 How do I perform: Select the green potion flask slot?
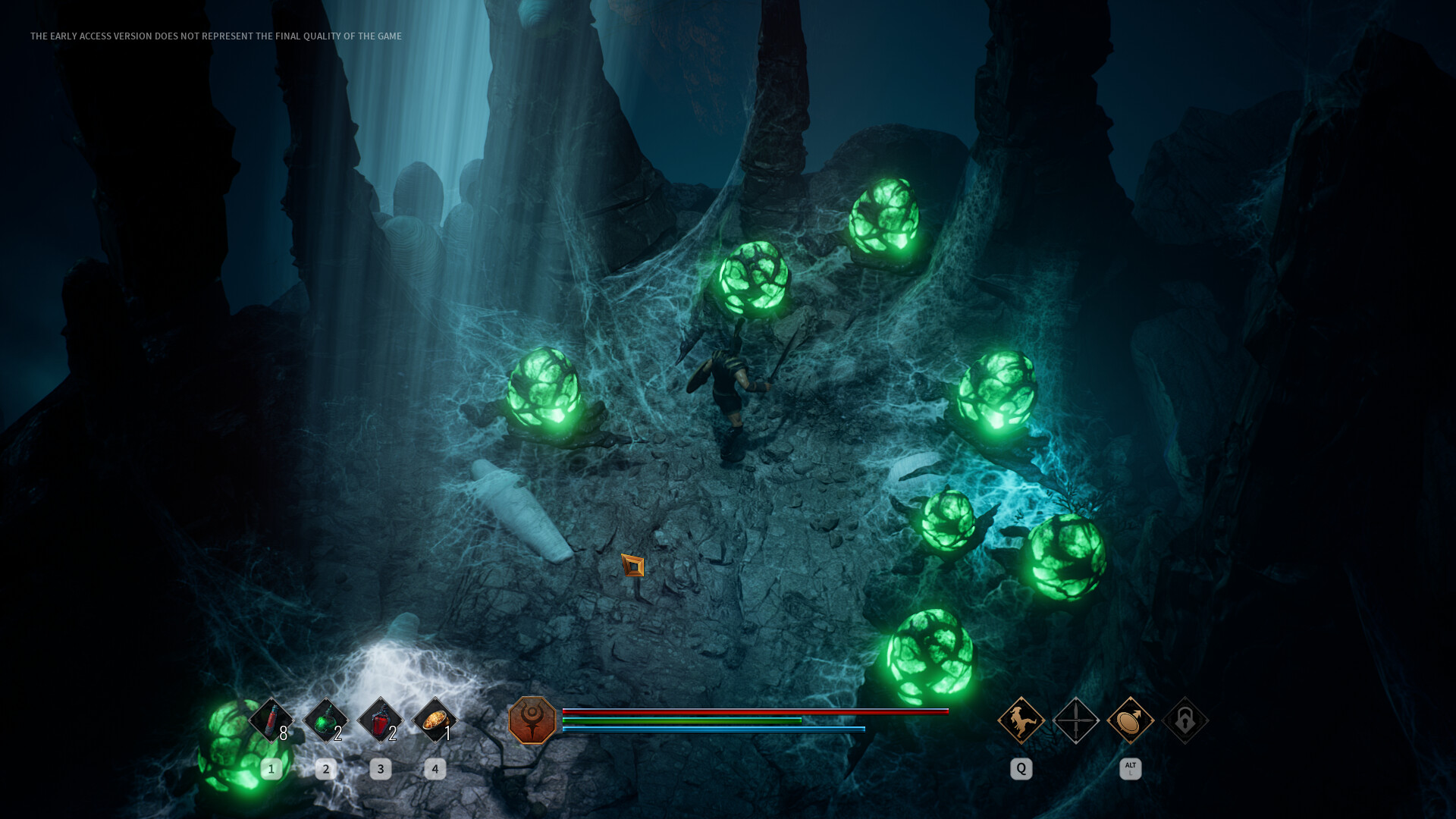325,720
